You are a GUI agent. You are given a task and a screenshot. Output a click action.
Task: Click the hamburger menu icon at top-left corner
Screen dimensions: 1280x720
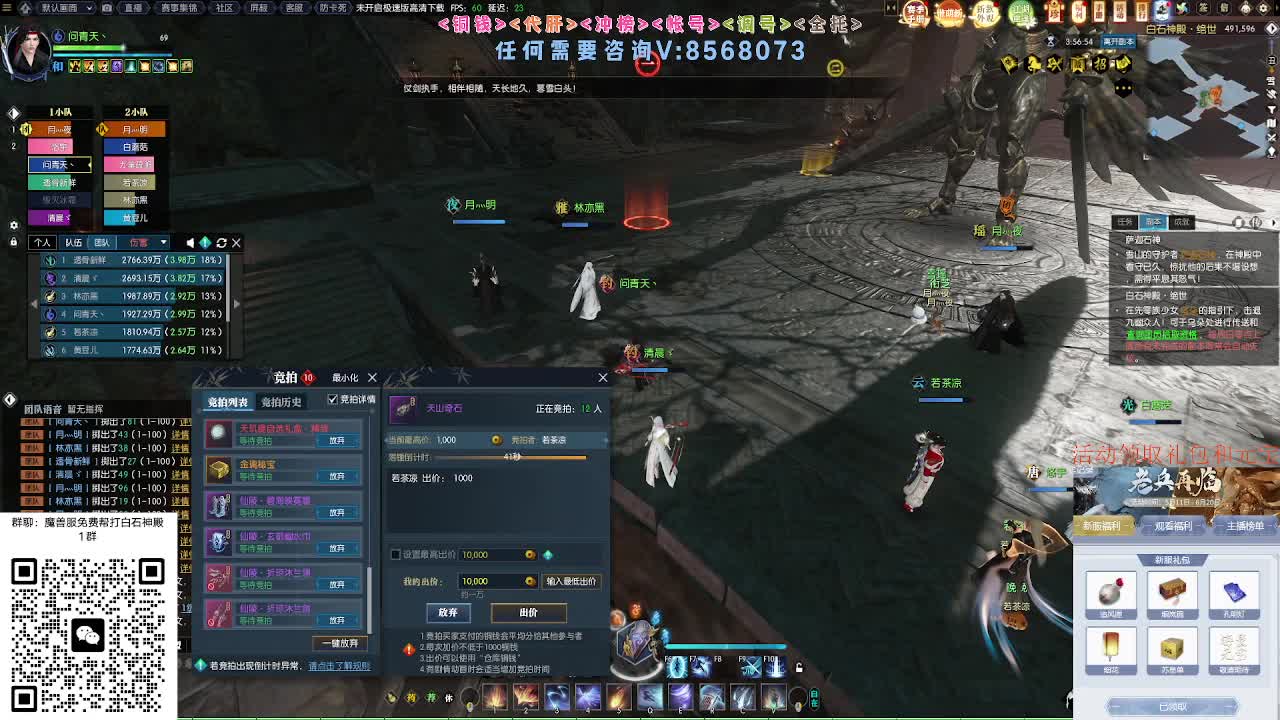point(8,9)
